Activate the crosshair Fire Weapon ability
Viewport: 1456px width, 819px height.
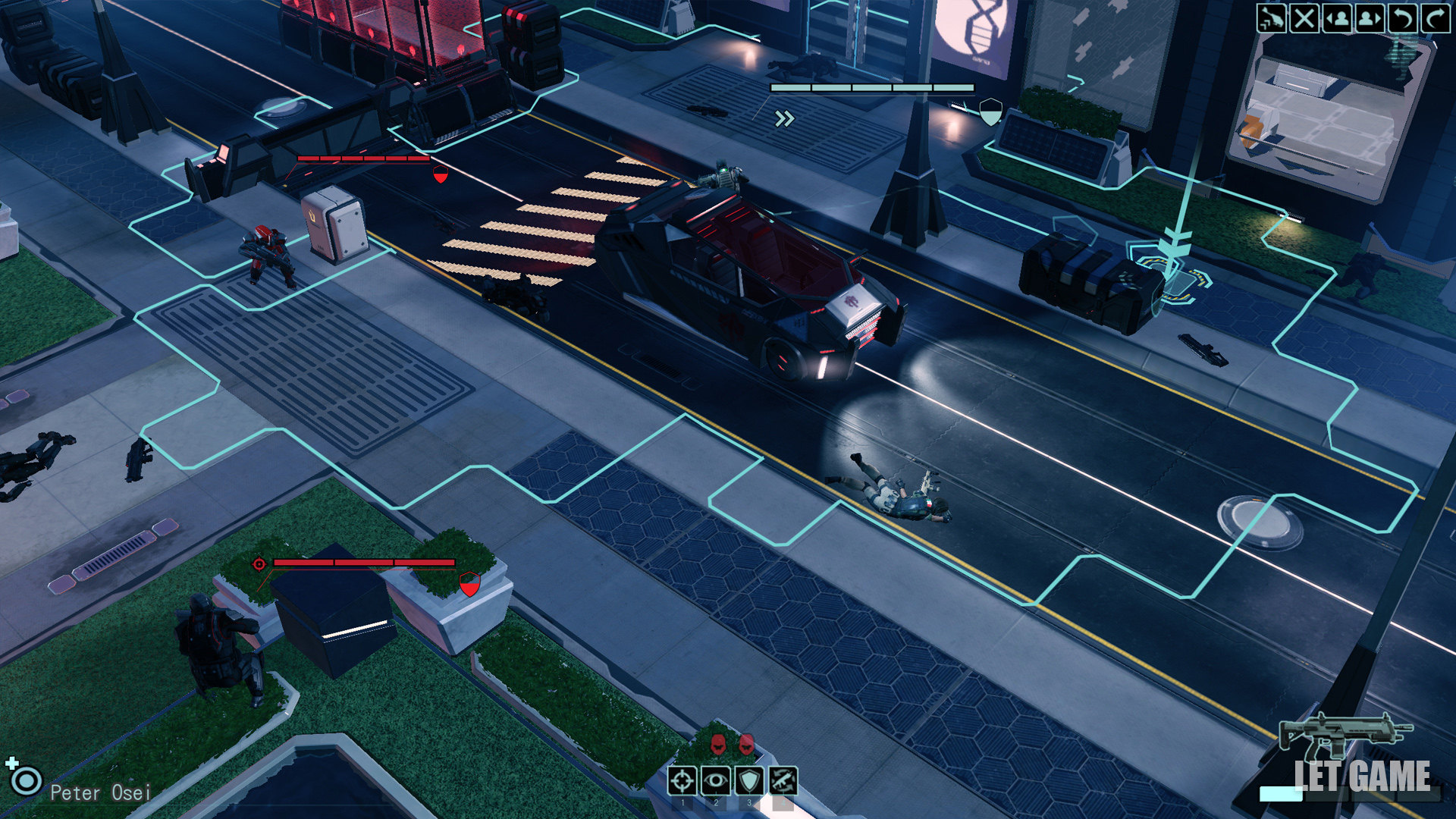click(682, 780)
